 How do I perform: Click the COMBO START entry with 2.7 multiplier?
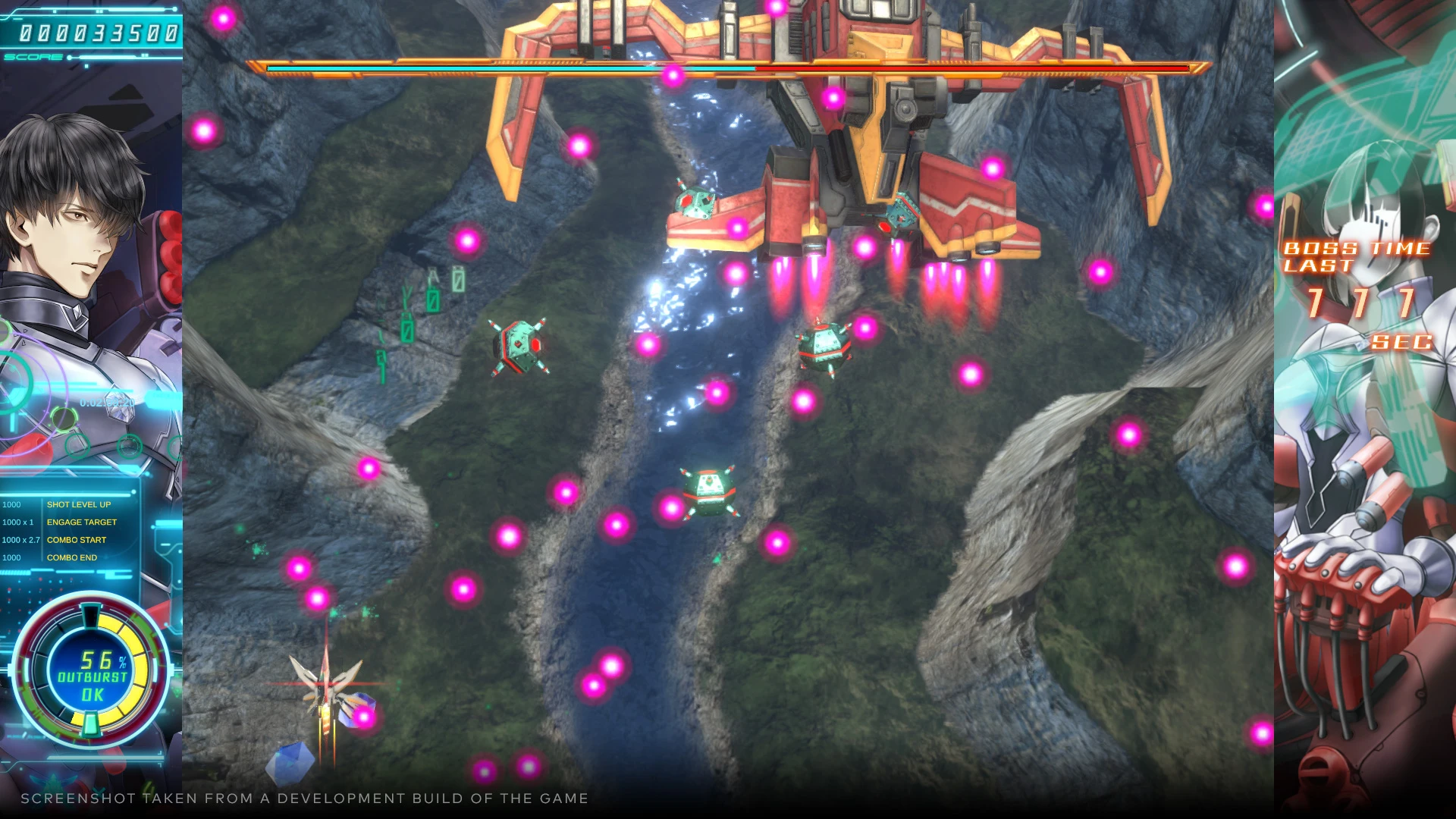click(76, 539)
